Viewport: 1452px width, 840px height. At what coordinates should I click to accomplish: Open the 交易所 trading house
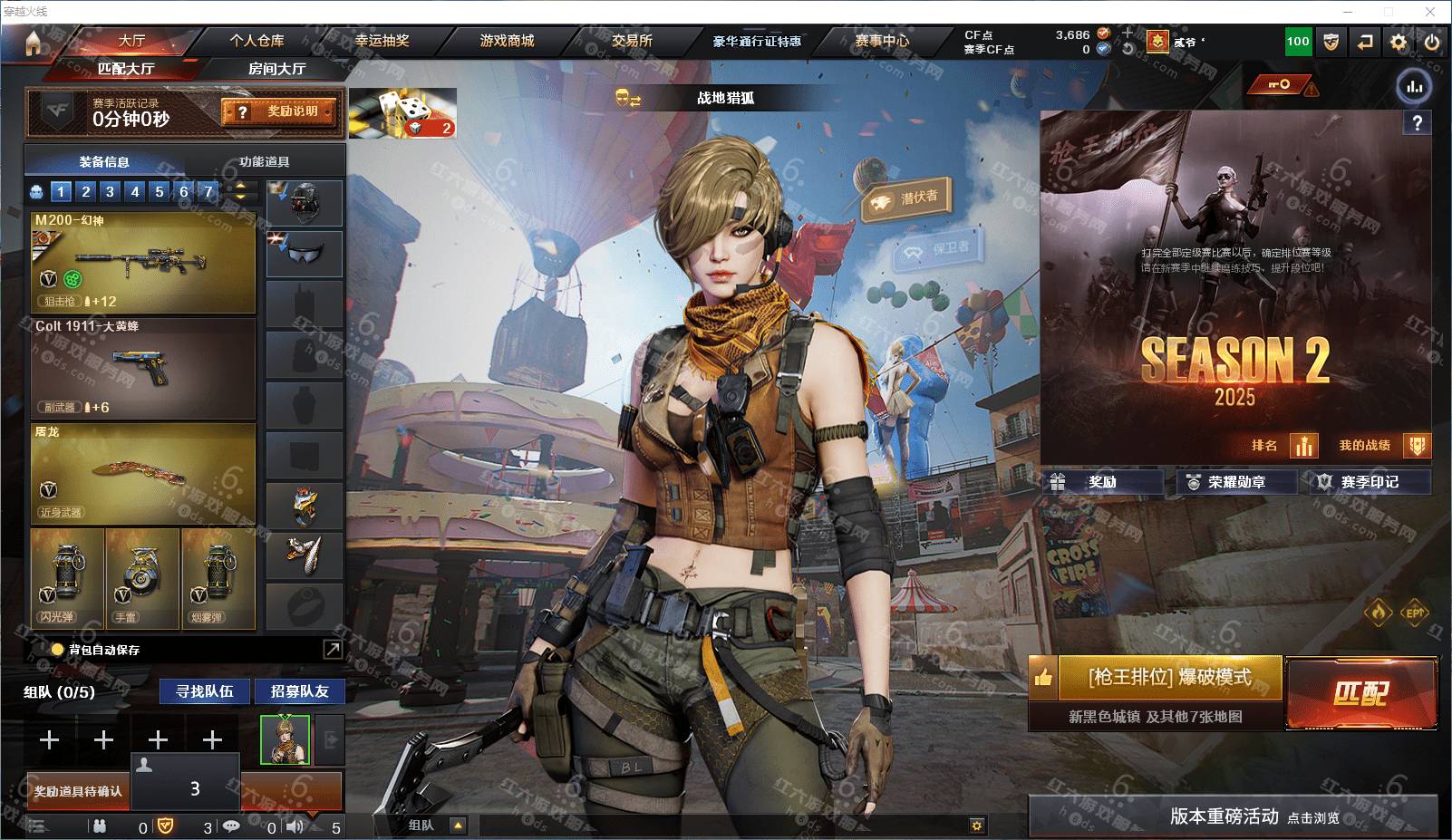point(632,41)
